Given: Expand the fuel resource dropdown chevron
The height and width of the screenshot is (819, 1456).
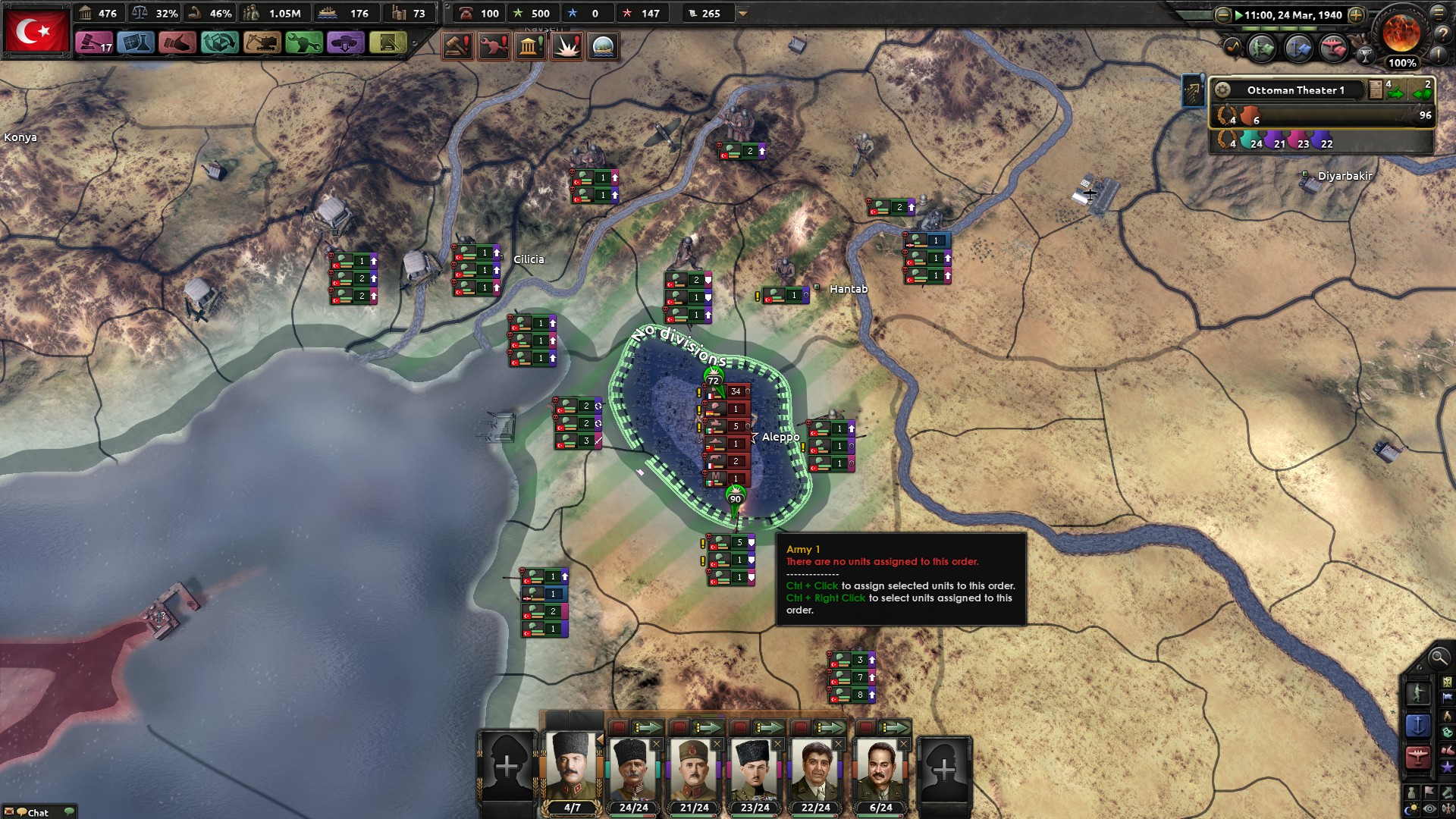Looking at the screenshot, I should 742,13.
